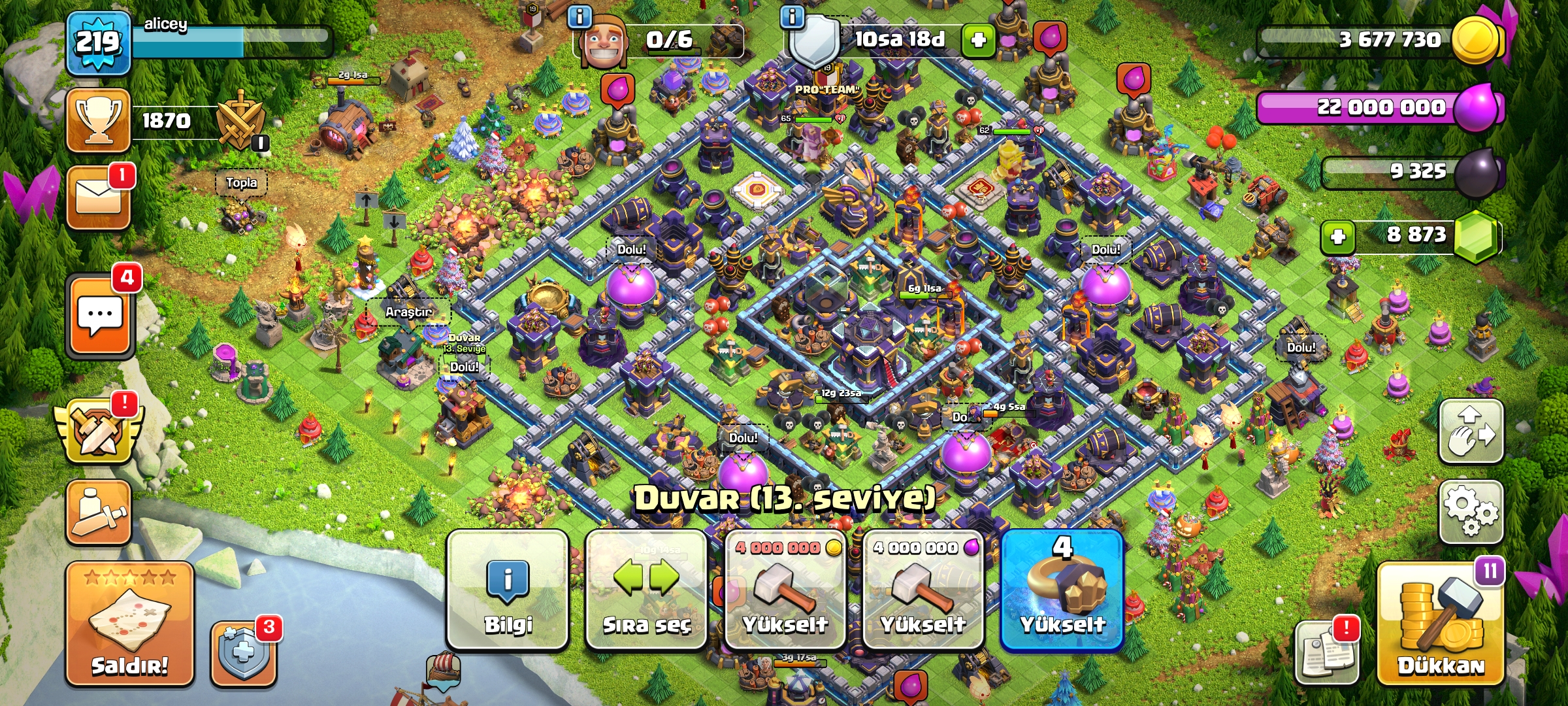
Task: Show builder info next to 0/6
Action: (x=580, y=16)
